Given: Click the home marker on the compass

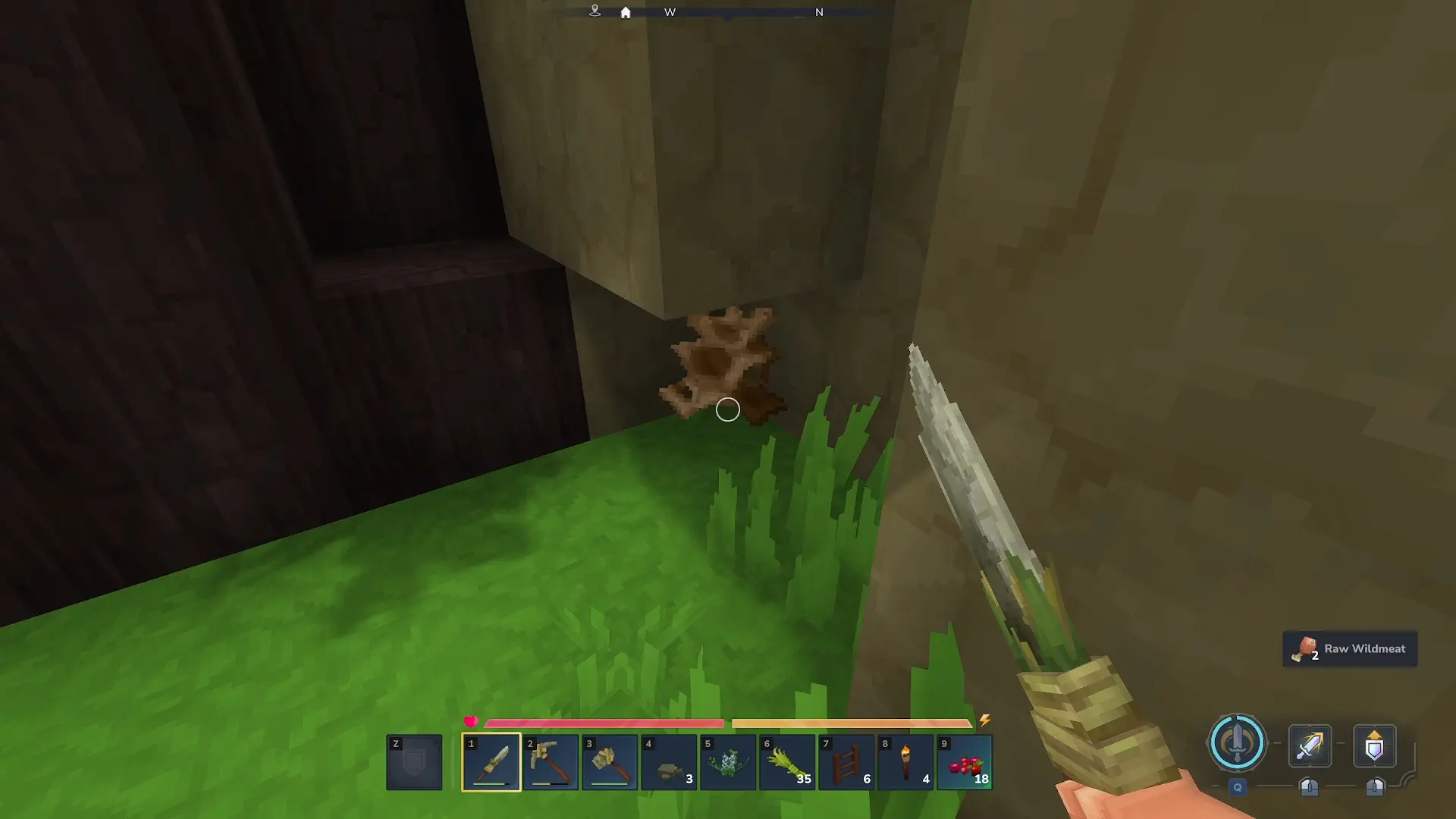Looking at the screenshot, I should tap(626, 12).
